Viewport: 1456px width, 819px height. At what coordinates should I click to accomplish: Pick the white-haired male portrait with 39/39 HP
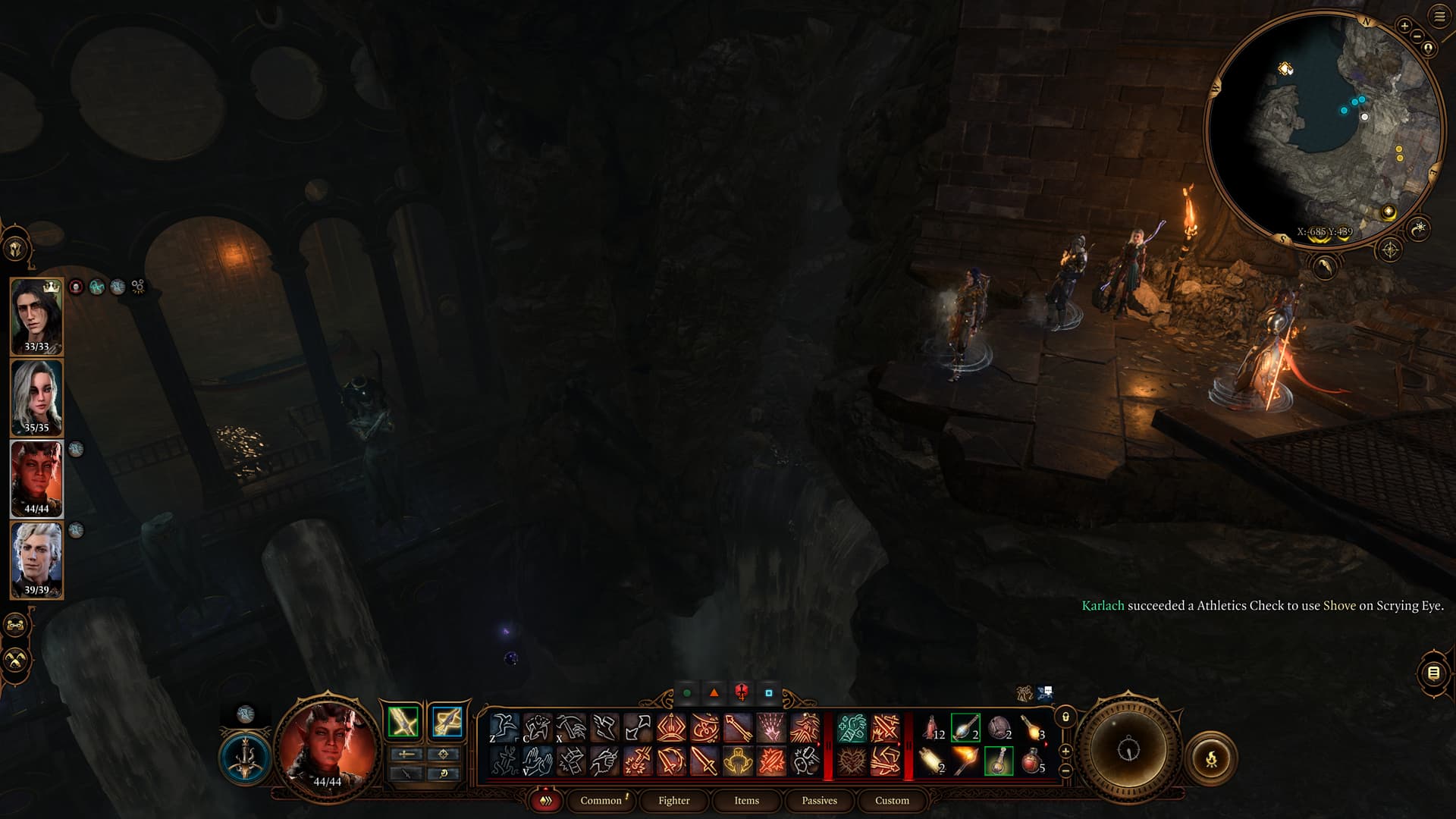[x=36, y=560]
